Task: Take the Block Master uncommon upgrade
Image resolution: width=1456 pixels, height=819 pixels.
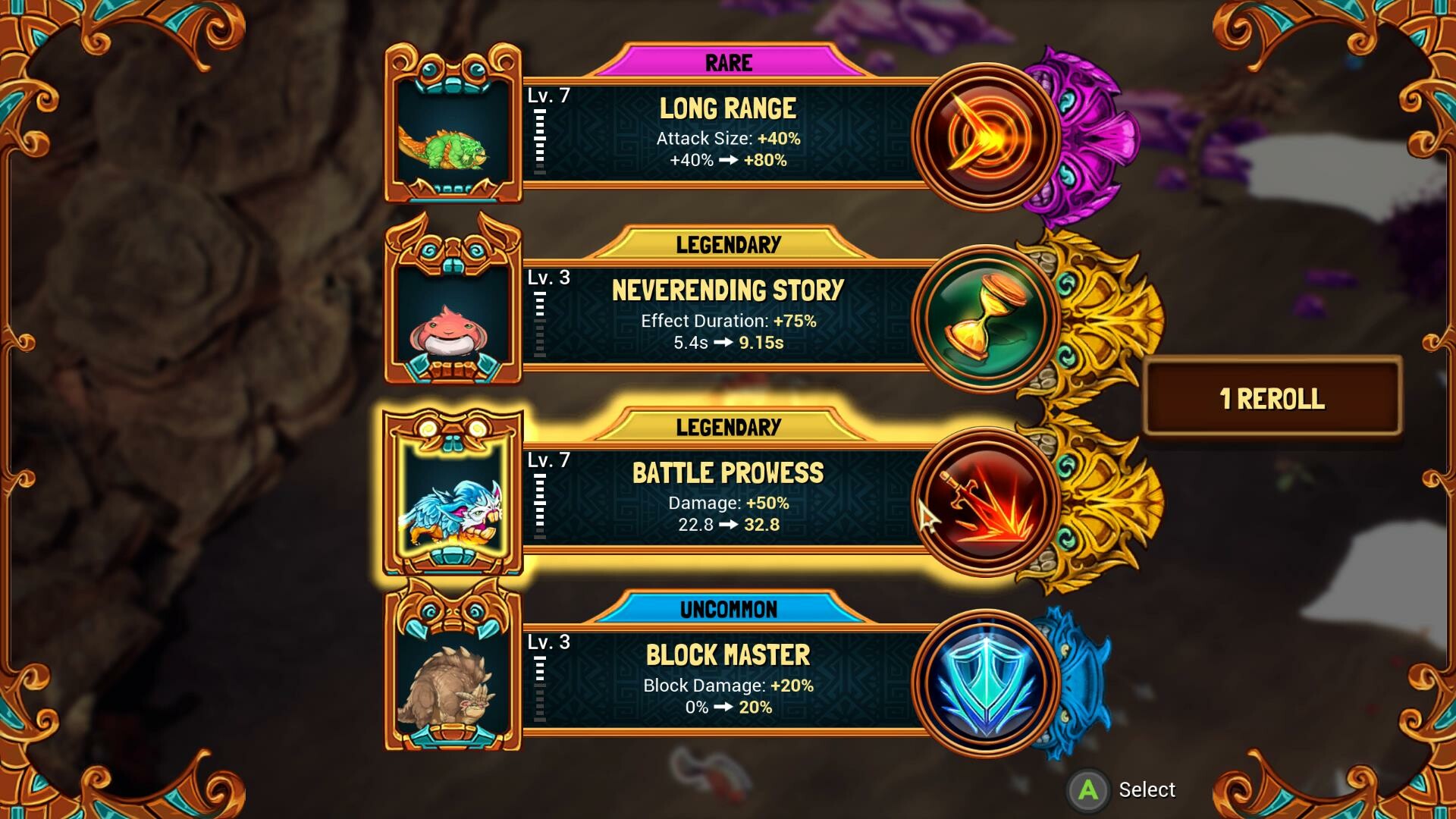Action: (726, 680)
